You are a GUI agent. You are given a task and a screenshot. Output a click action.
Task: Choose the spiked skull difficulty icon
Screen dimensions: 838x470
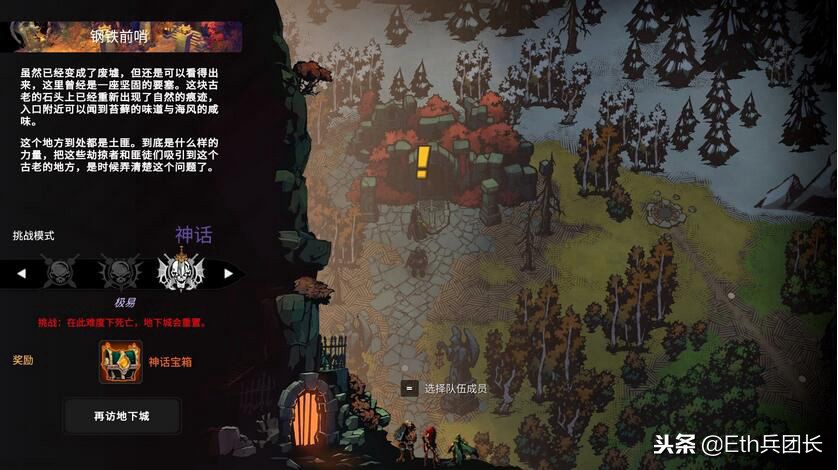click(121, 271)
